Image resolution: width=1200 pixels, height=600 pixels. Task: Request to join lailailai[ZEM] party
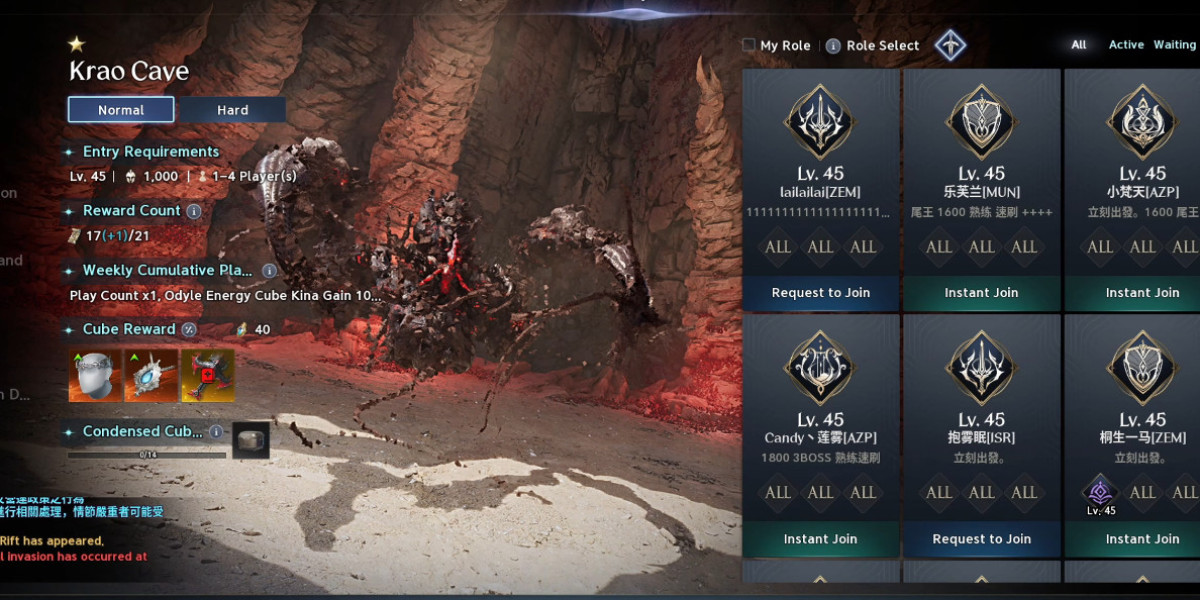tap(821, 293)
